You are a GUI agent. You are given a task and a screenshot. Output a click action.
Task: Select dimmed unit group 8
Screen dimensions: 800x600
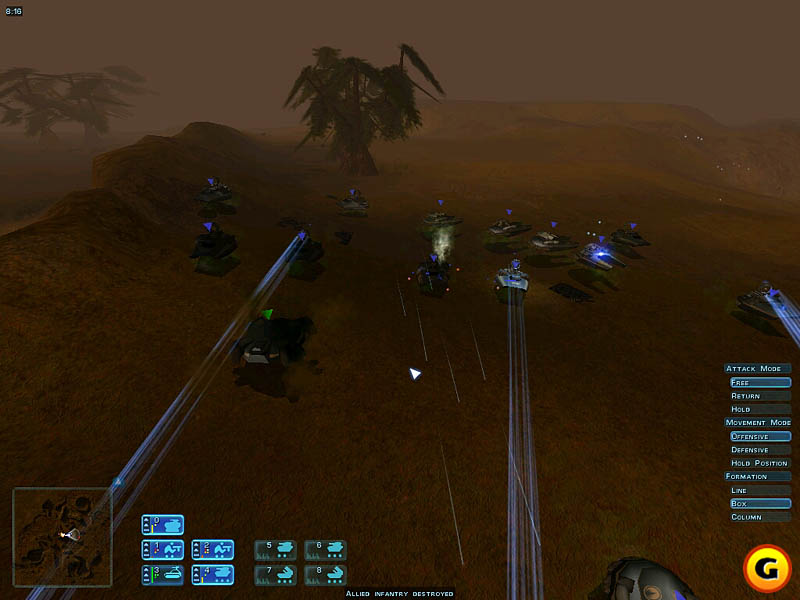325,574
